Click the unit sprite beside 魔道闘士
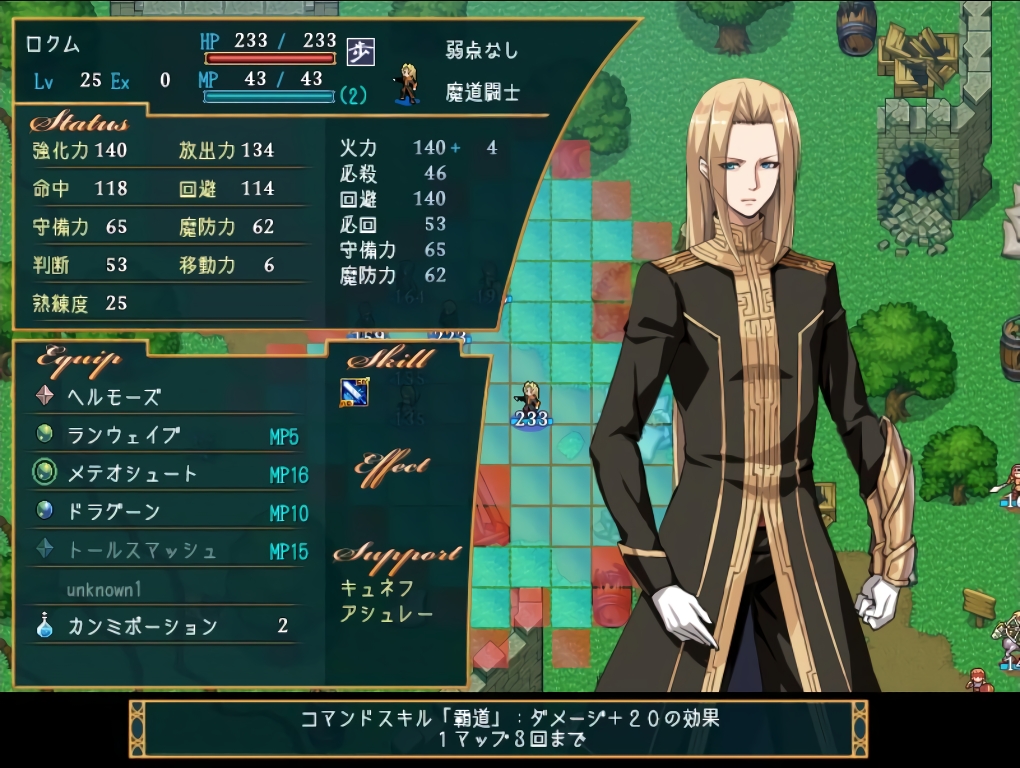This screenshot has width=1020, height=768. coord(407,84)
